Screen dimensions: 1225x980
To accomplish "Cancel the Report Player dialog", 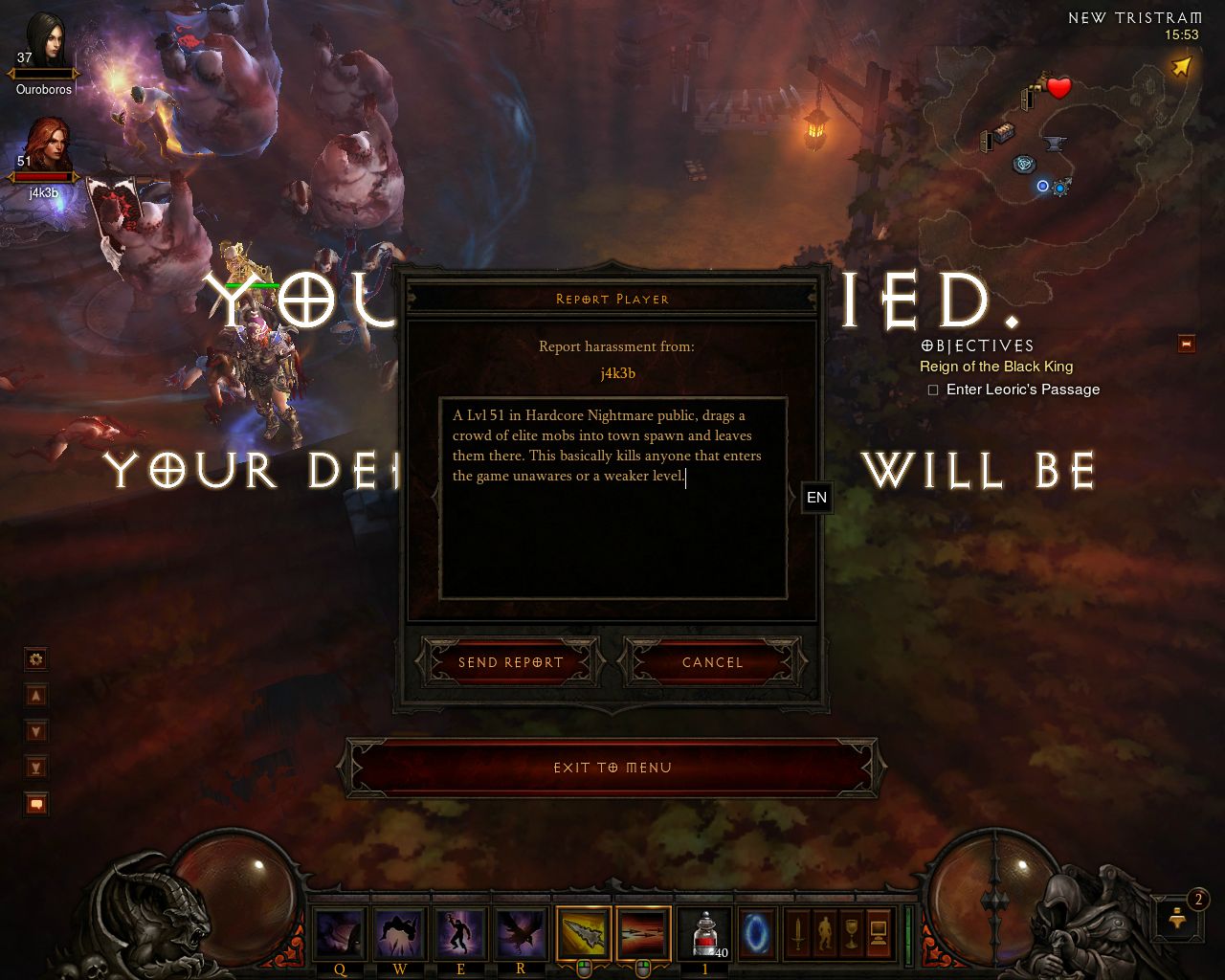I will 712,662.
